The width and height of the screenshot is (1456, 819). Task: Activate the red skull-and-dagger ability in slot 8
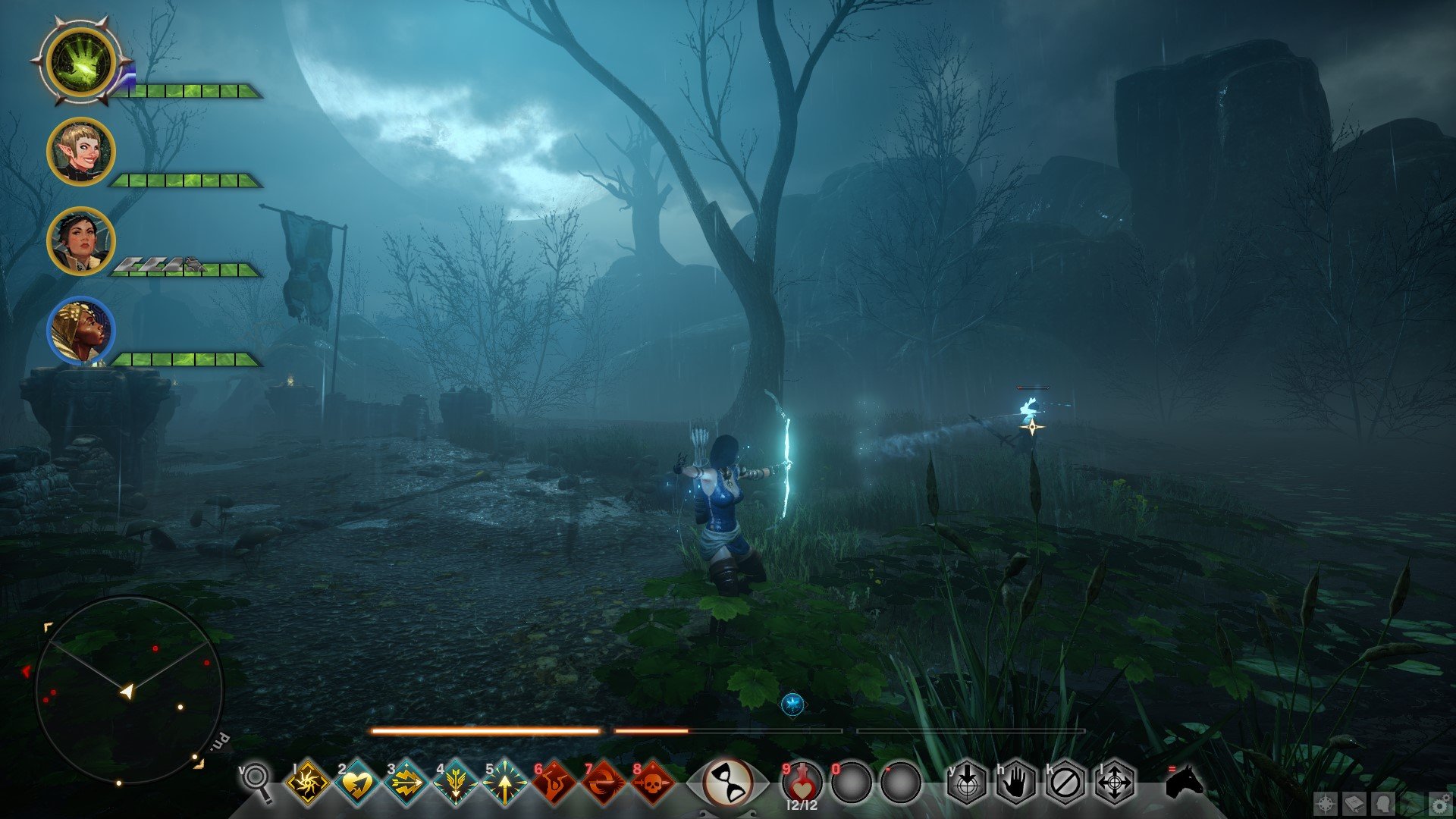(x=652, y=782)
